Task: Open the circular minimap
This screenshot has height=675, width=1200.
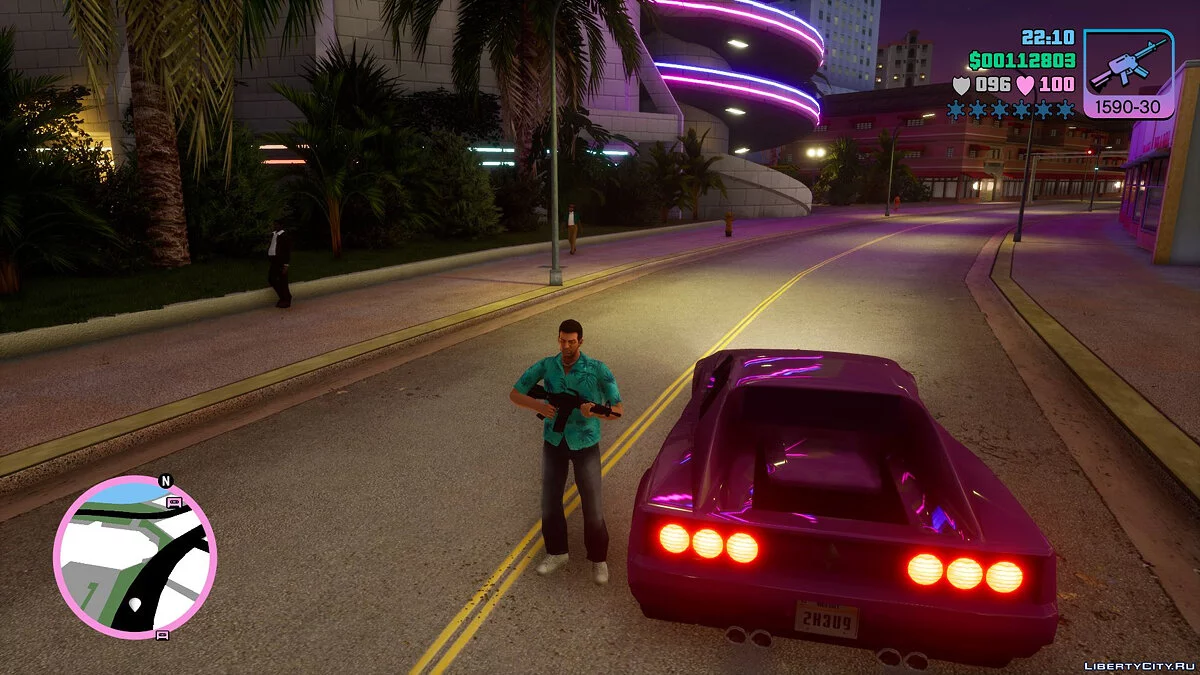Action: click(x=134, y=555)
